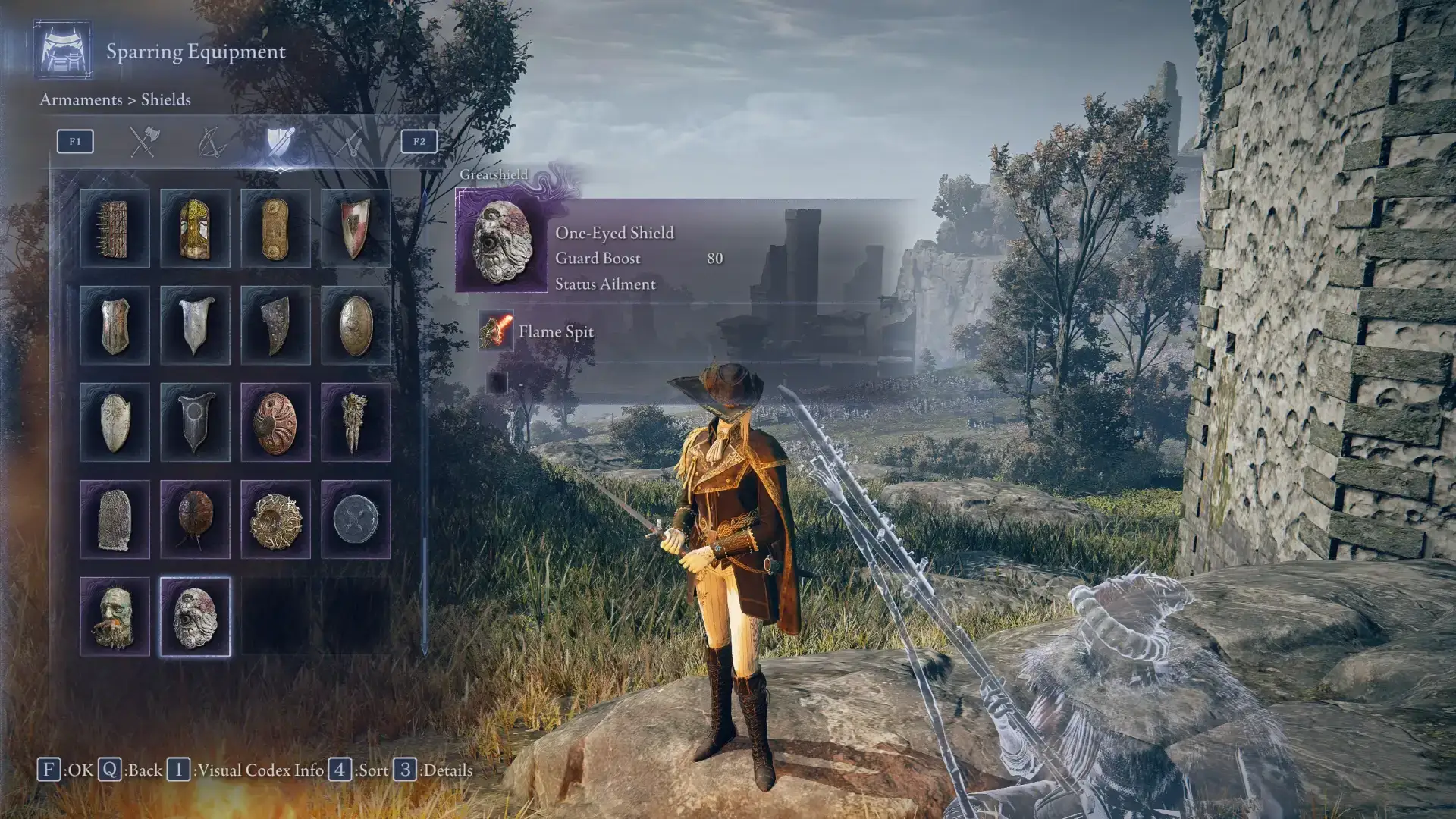The image size is (1456, 819).
Task: Select the round thorn-wreathed shield
Action: (275, 519)
